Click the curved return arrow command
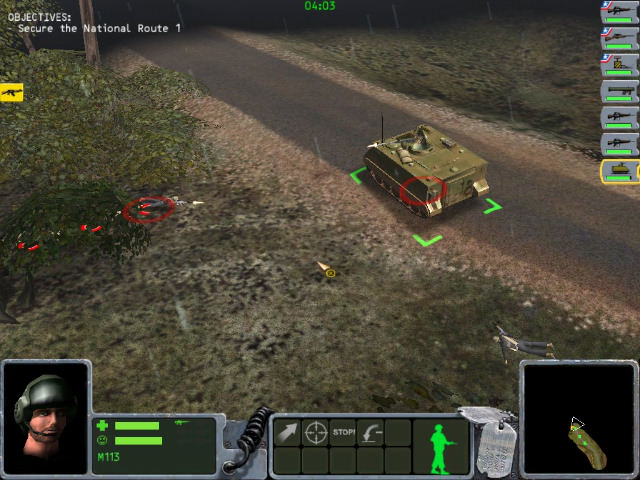This screenshot has height=480, width=640. (372, 433)
